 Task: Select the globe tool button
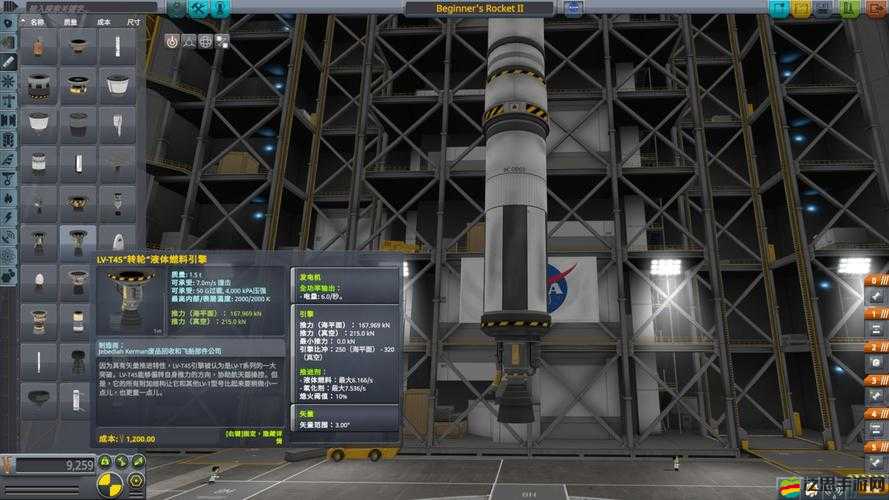pyautogui.click(x=205, y=42)
